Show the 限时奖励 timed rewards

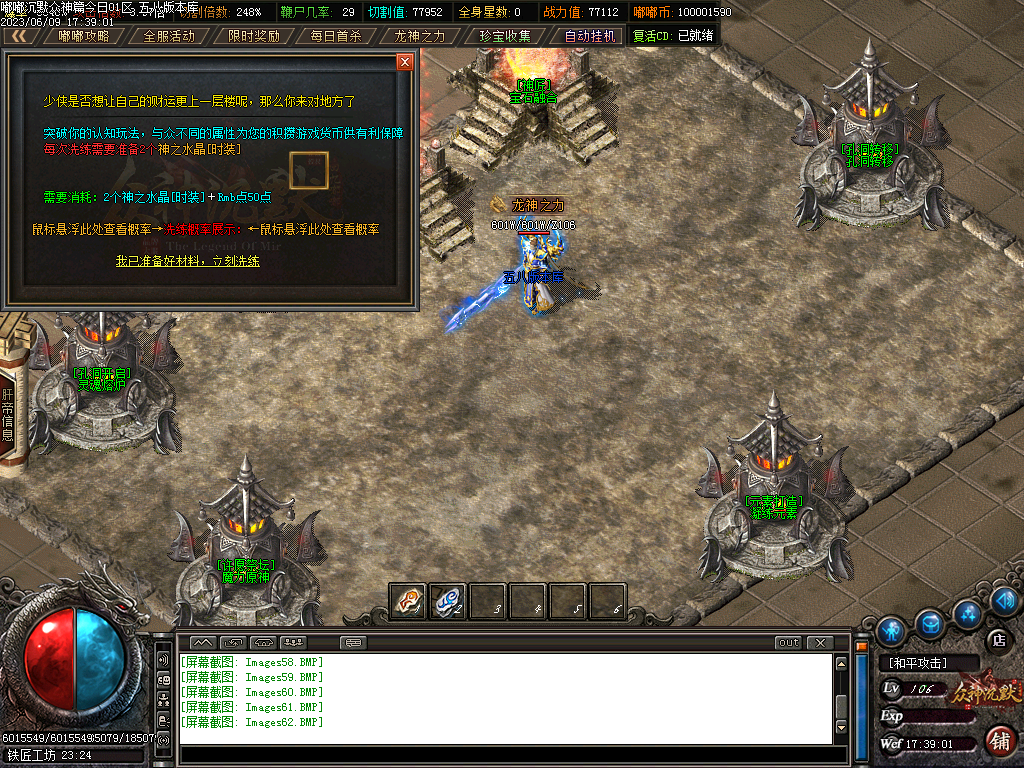tap(253, 36)
